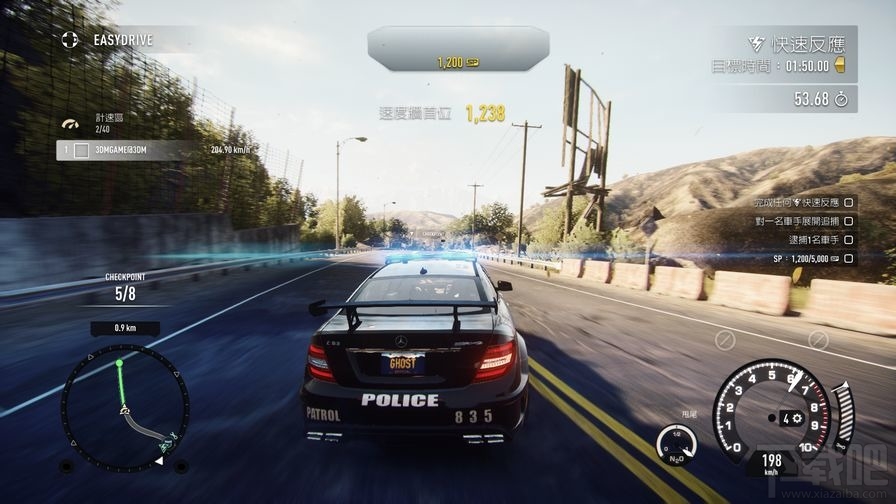Toggle the 逮捕1名車手 objective checkbox
This screenshot has width=896, height=504.
coord(849,238)
